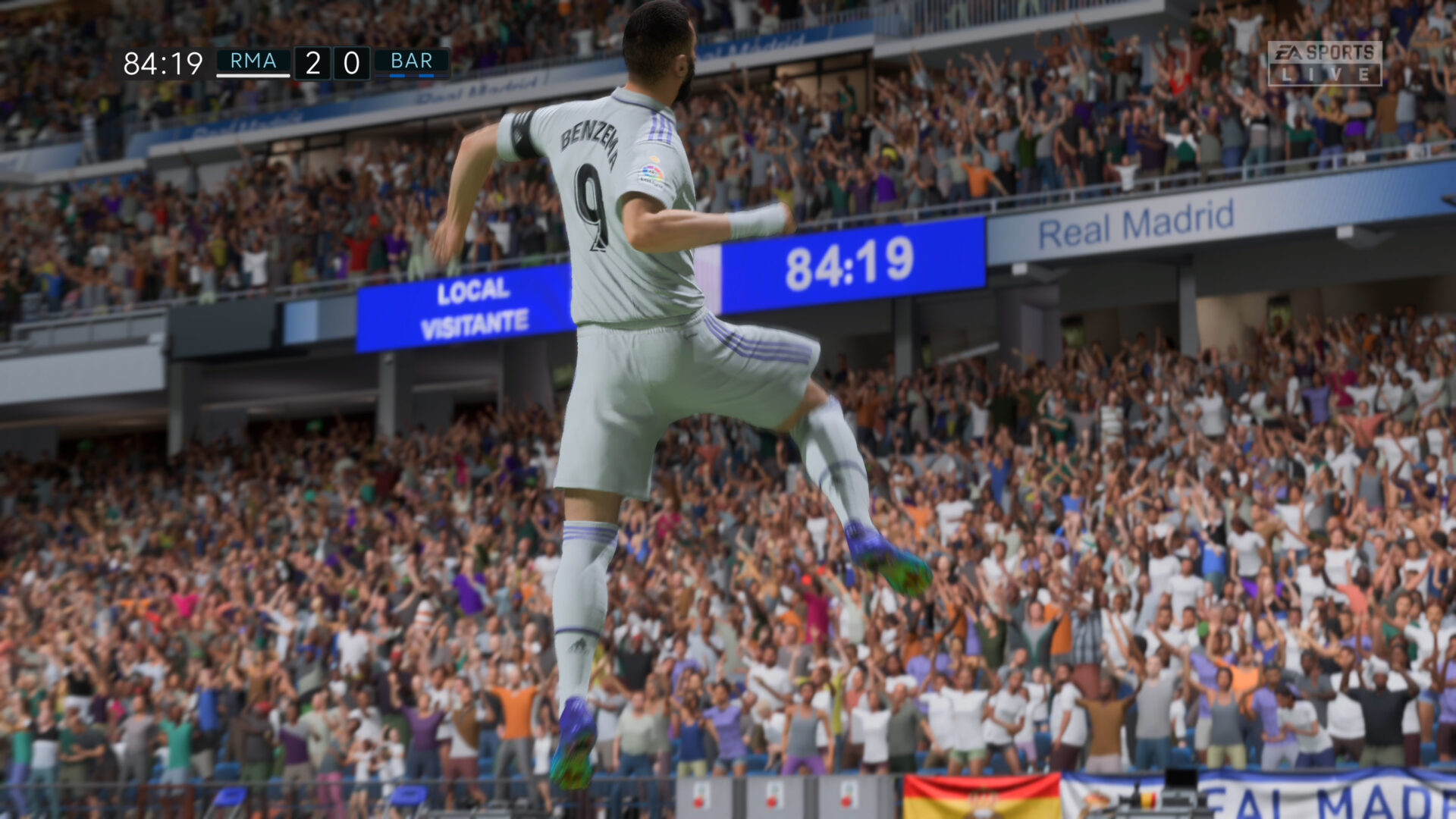Expand the VISITANTE row on the stadium display

pyautogui.click(x=477, y=324)
